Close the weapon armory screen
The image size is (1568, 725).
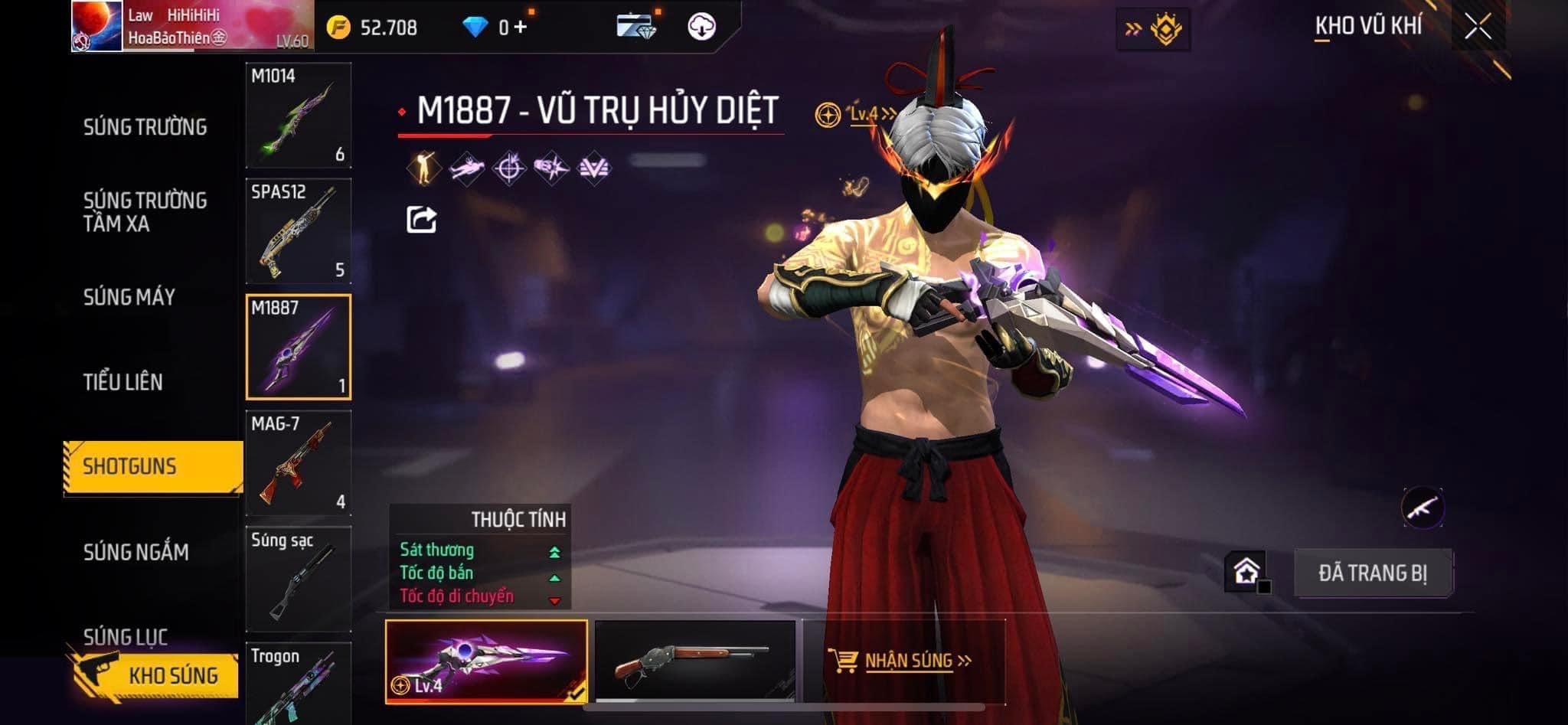[1478, 27]
